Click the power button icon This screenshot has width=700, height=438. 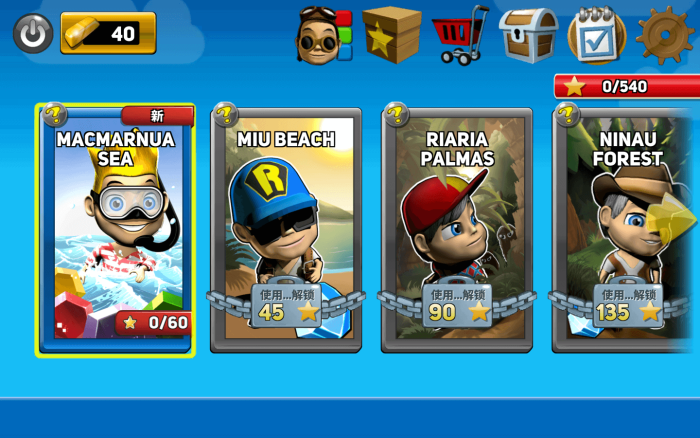33,33
